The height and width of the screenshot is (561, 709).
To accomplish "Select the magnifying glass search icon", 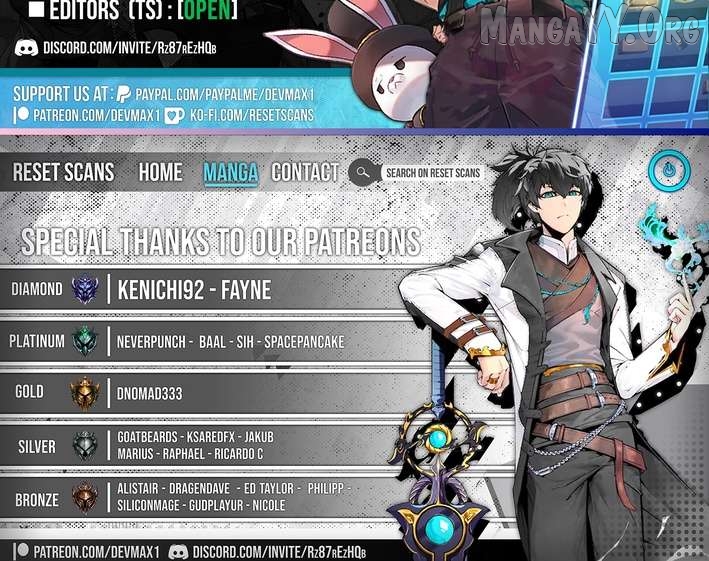I will [361, 172].
